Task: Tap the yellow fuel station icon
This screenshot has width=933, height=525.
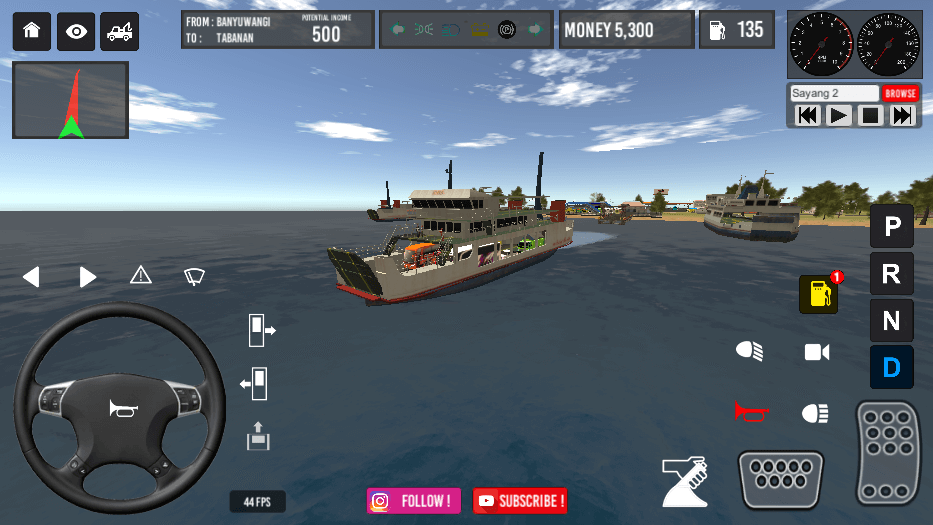Action: pyautogui.click(x=819, y=294)
